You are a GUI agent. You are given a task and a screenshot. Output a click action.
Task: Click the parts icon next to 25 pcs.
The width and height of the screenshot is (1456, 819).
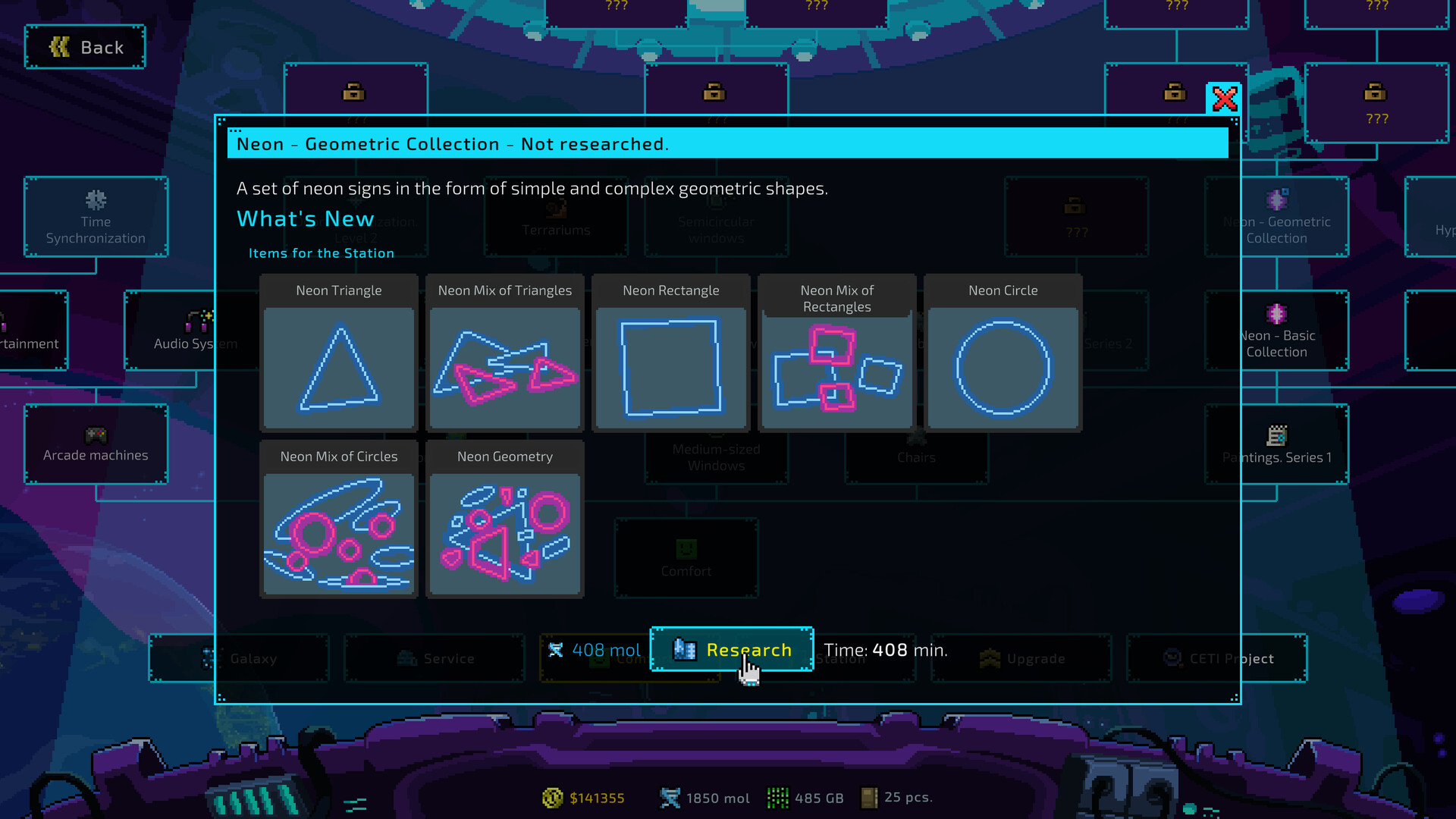coord(869,797)
